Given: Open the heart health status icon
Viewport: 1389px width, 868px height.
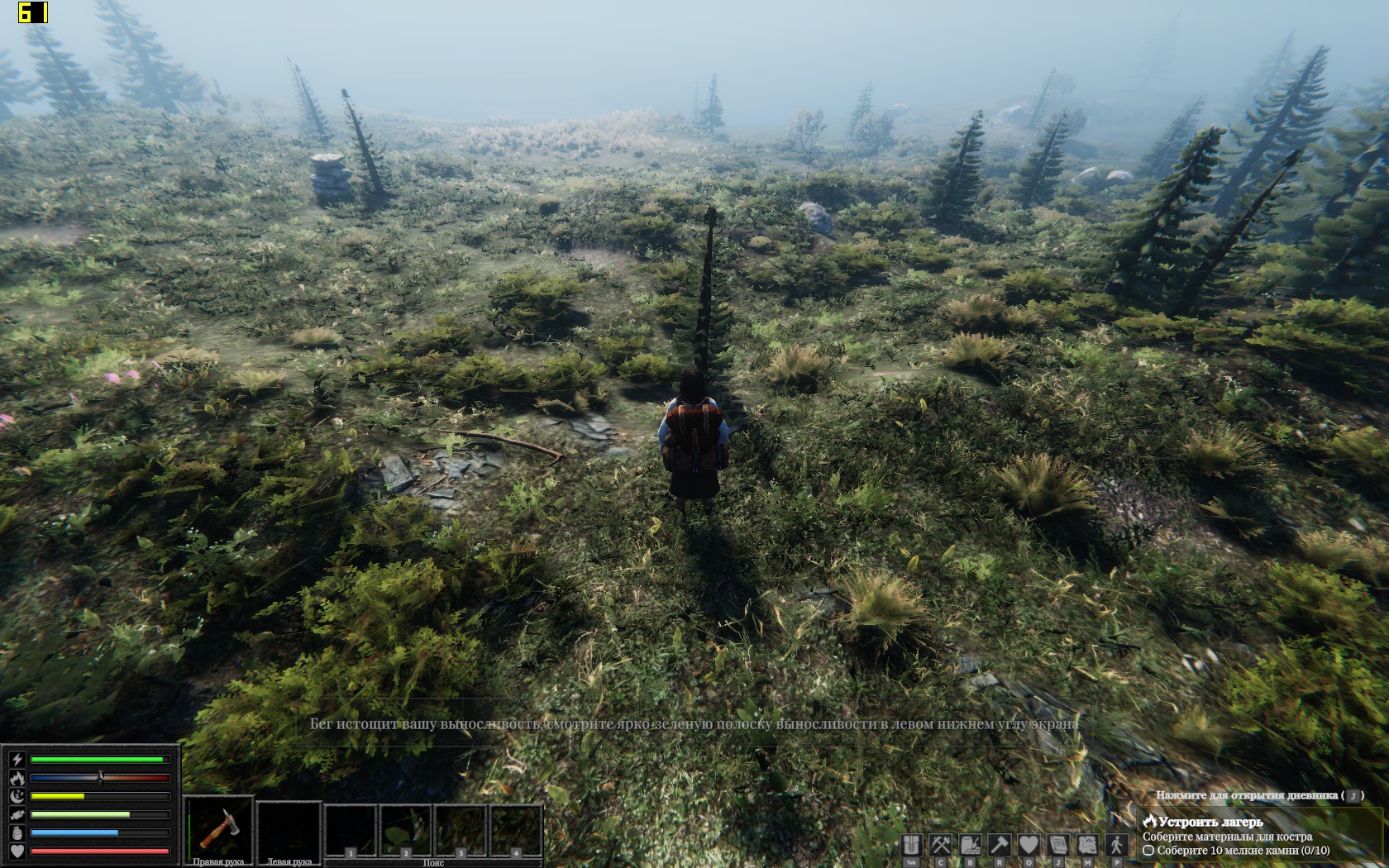Looking at the screenshot, I should click(1029, 846).
